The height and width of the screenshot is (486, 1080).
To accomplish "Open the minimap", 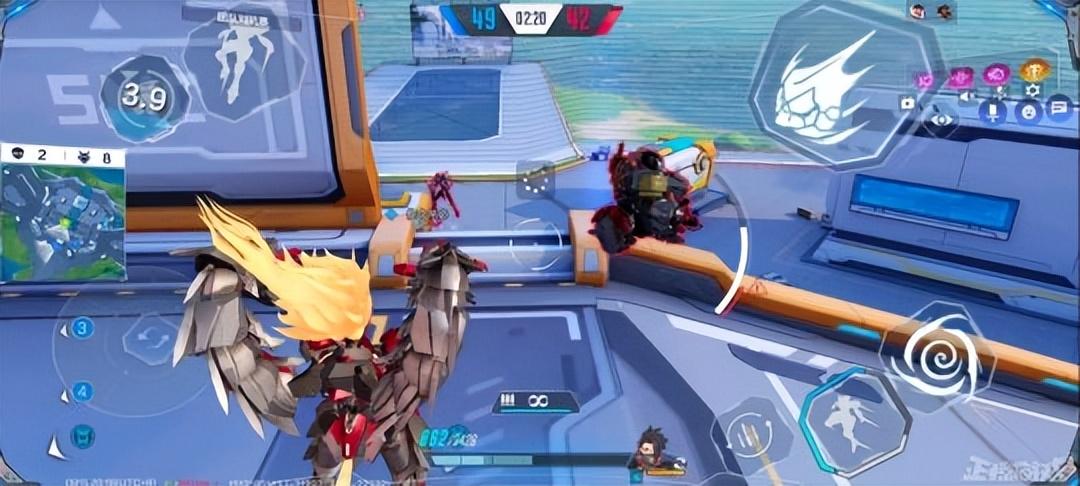I will tap(63, 223).
